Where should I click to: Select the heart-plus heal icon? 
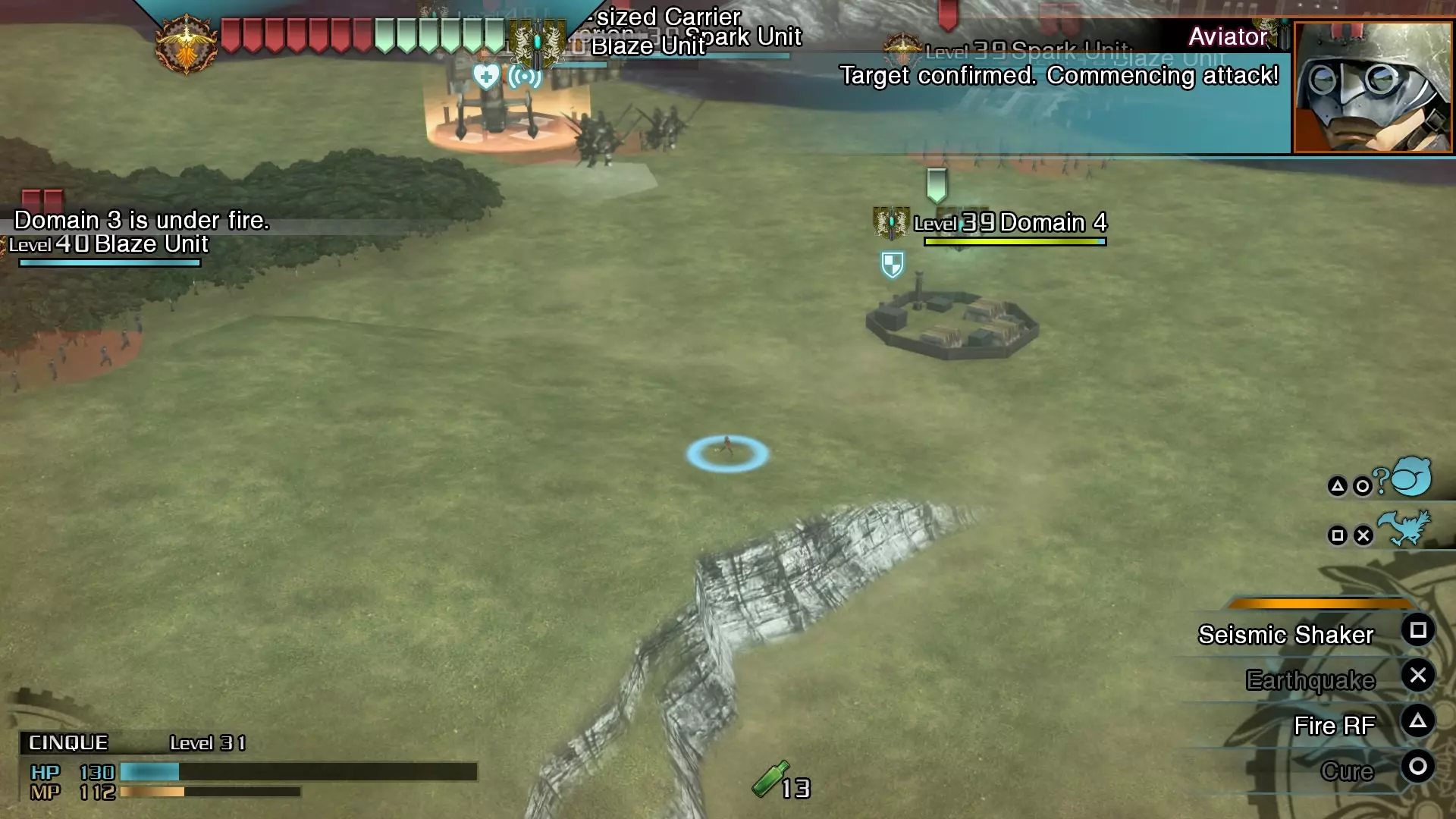[x=486, y=76]
